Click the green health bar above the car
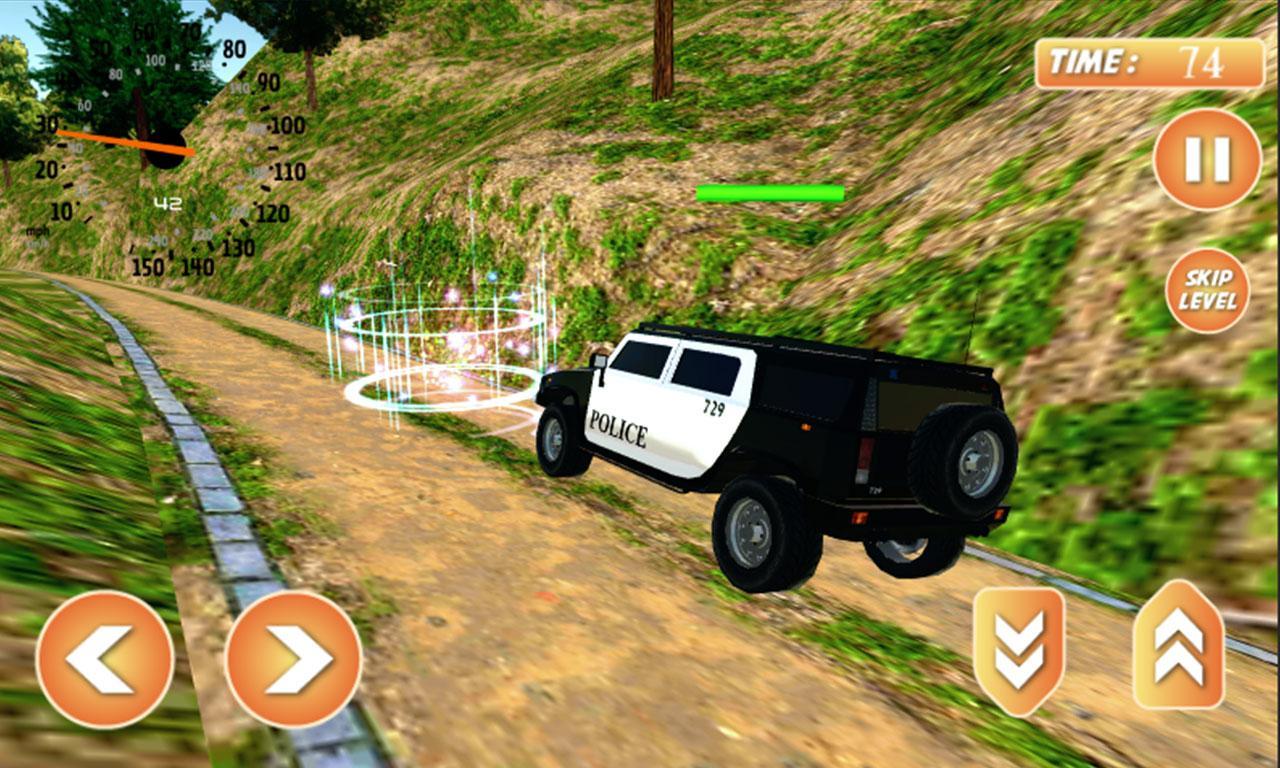The width and height of the screenshot is (1280, 768). tap(770, 190)
